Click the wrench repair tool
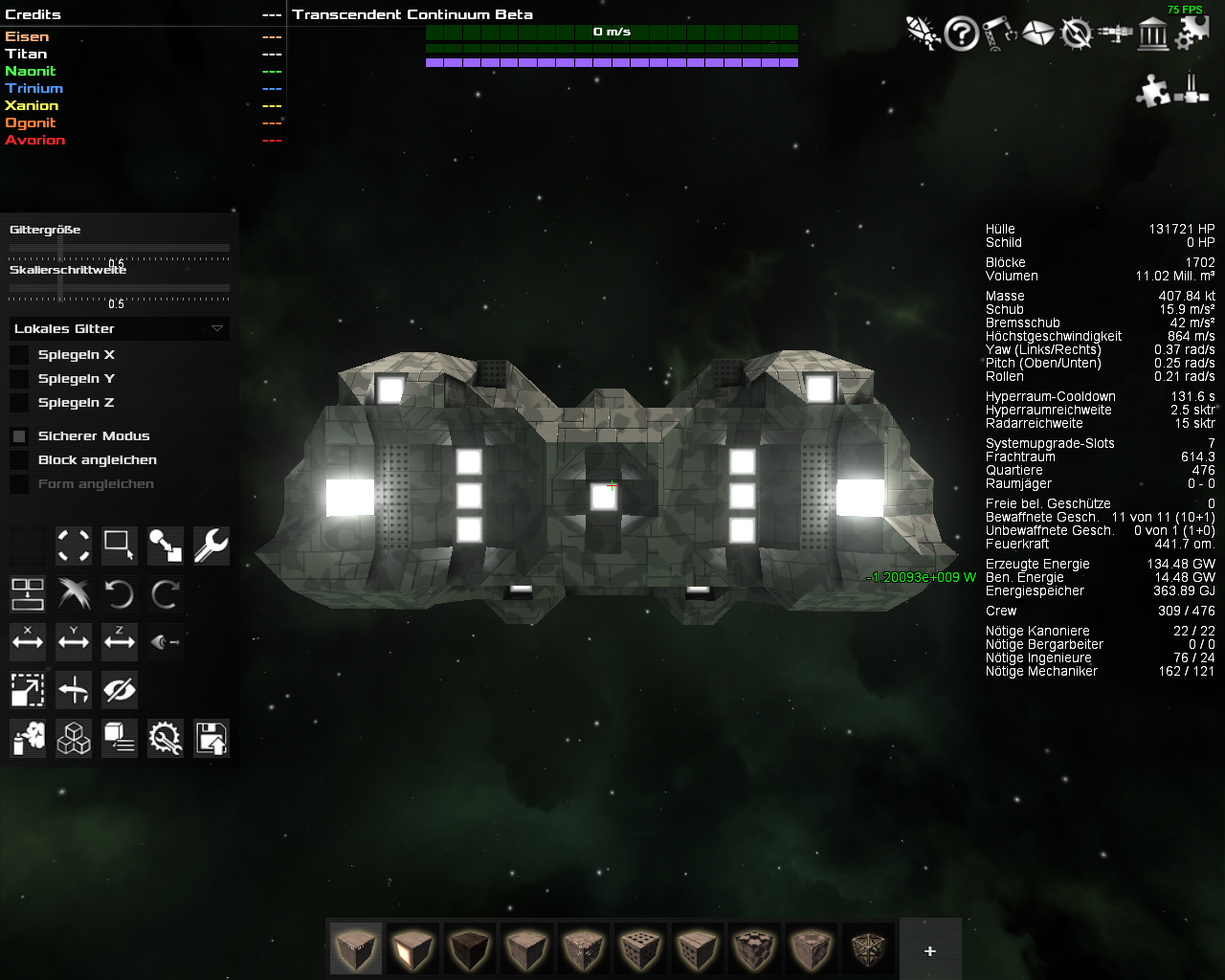Image resolution: width=1225 pixels, height=980 pixels. [211, 546]
